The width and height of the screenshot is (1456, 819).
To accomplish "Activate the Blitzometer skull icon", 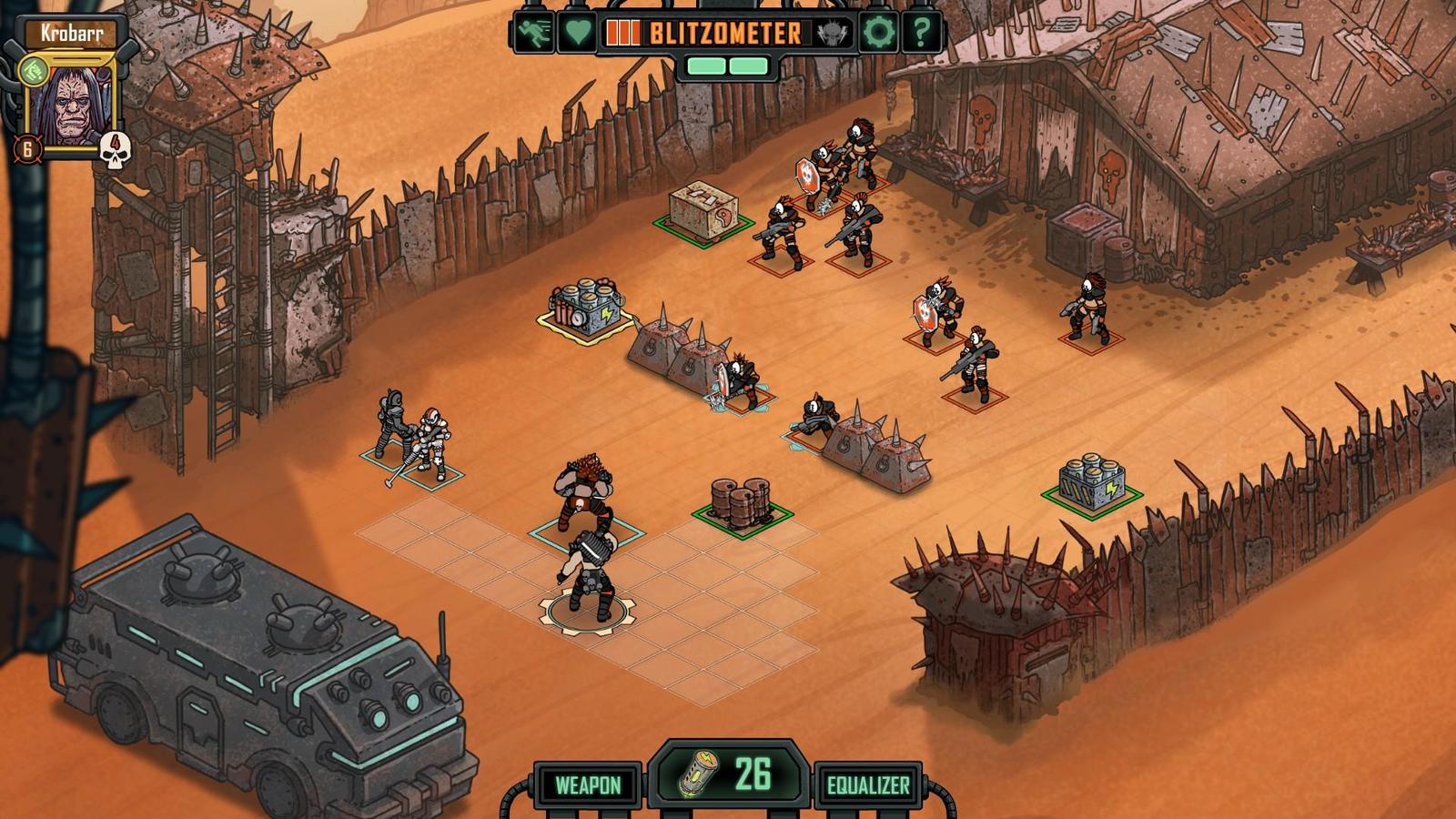I will 831,34.
